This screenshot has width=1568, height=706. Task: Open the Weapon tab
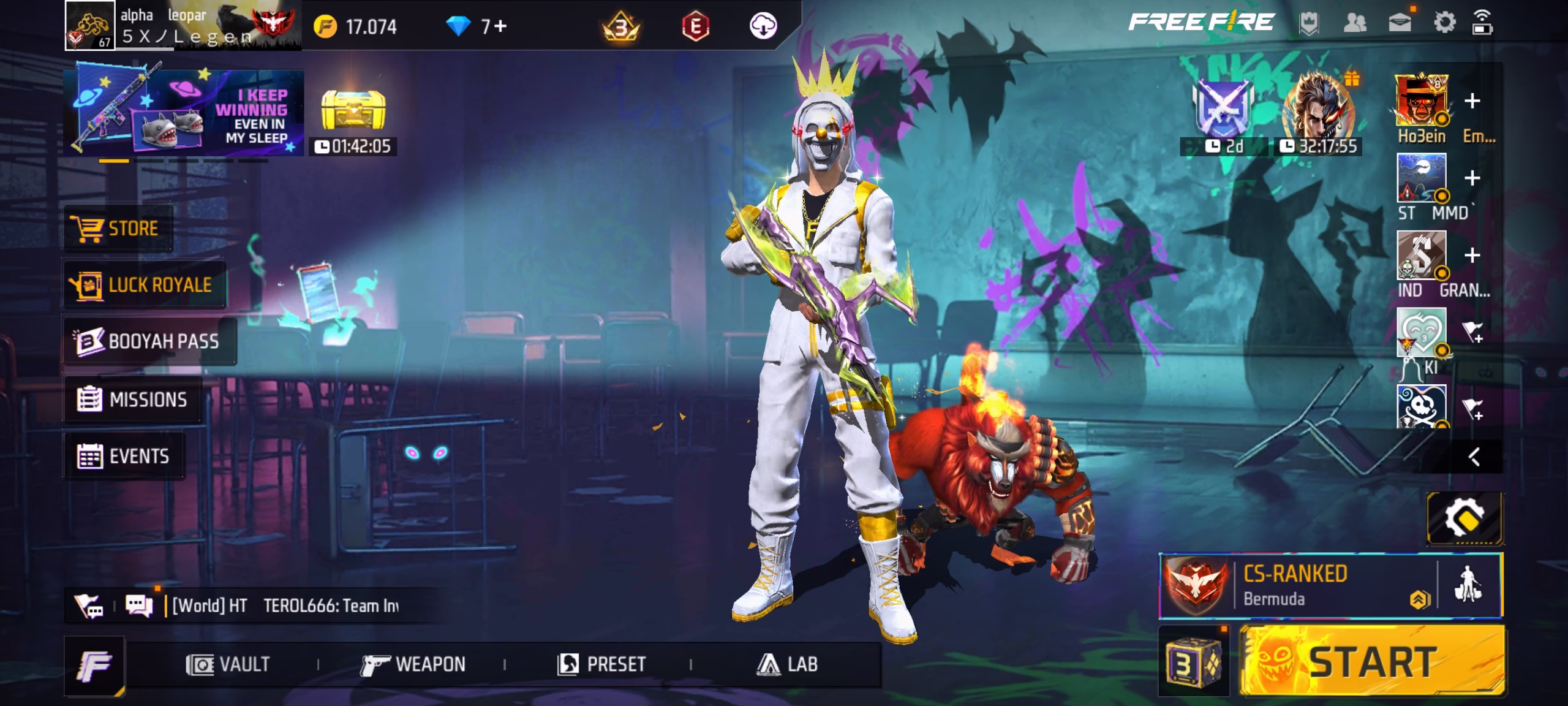coord(413,664)
